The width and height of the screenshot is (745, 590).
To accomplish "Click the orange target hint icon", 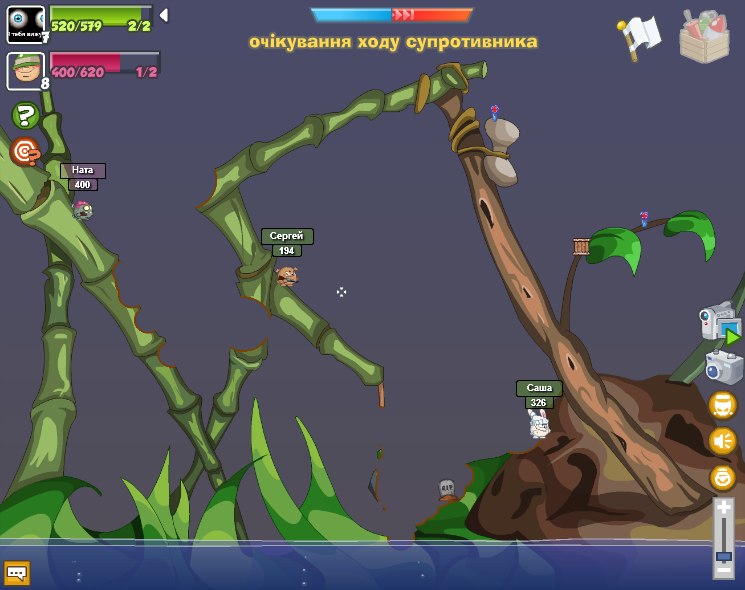I will pos(26,151).
